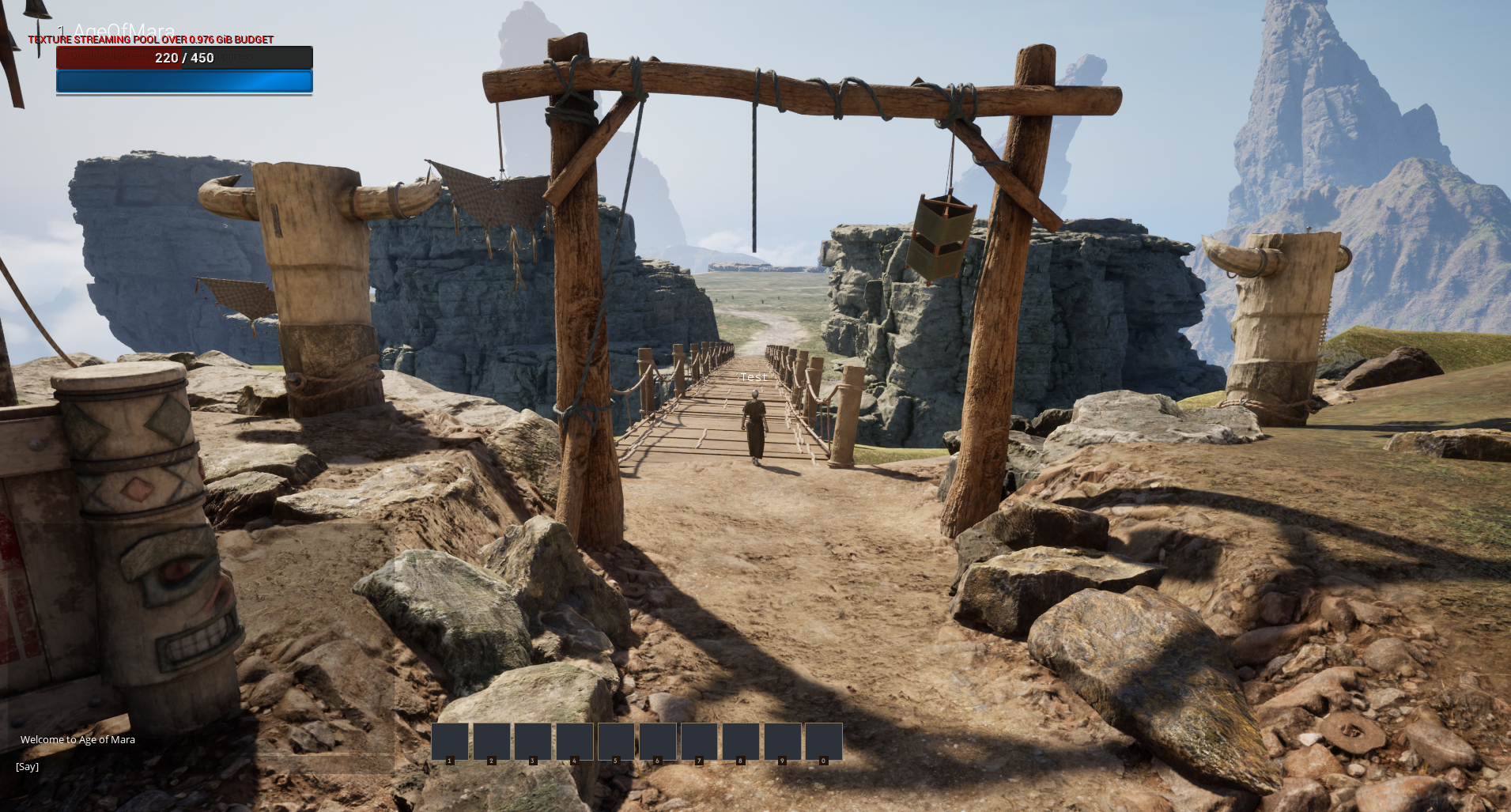
Task: Click the player nametag labeled Test
Action: tap(753, 376)
